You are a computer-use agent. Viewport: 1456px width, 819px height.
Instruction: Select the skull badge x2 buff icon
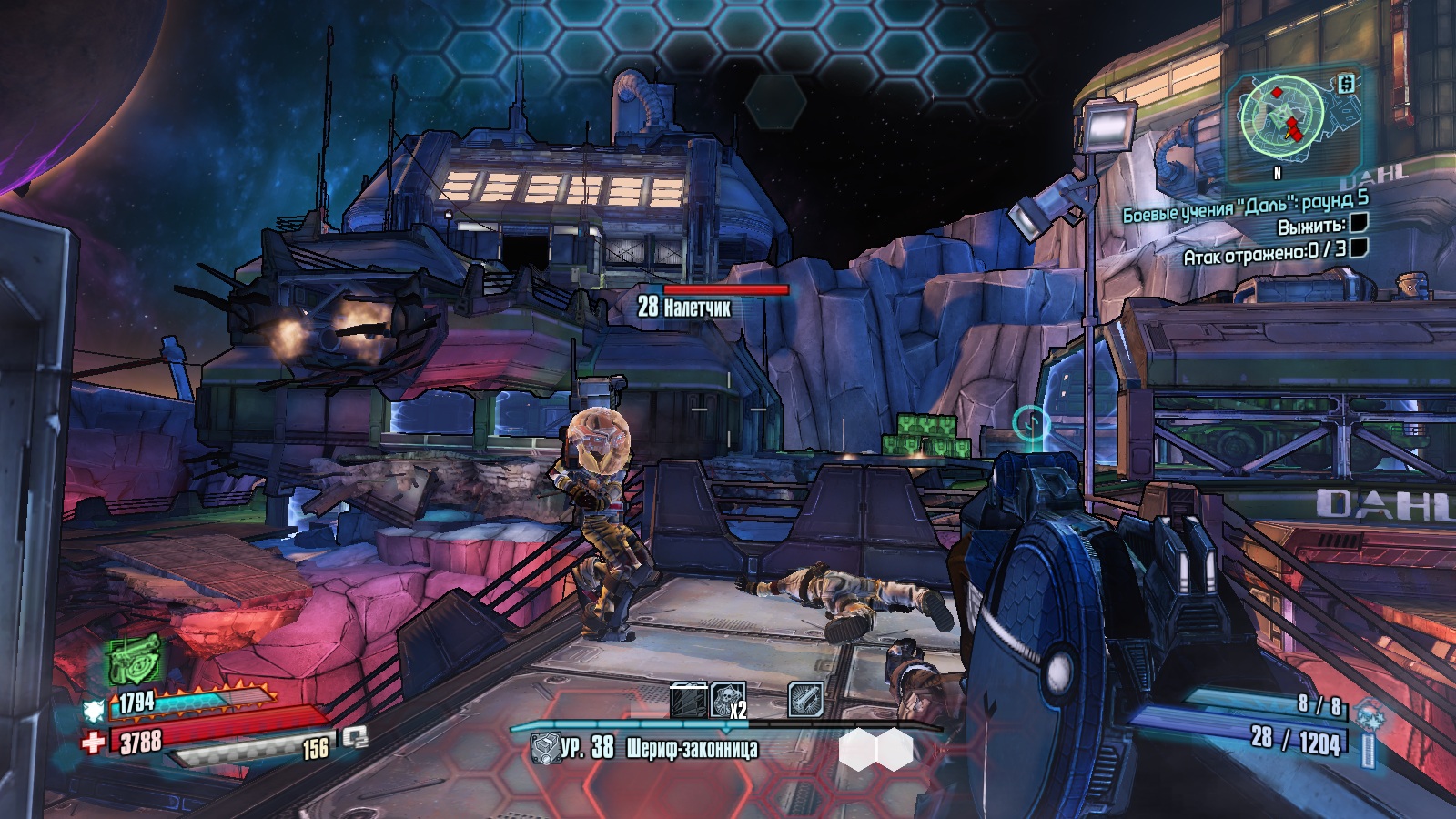pyautogui.click(x=727, y=700)
